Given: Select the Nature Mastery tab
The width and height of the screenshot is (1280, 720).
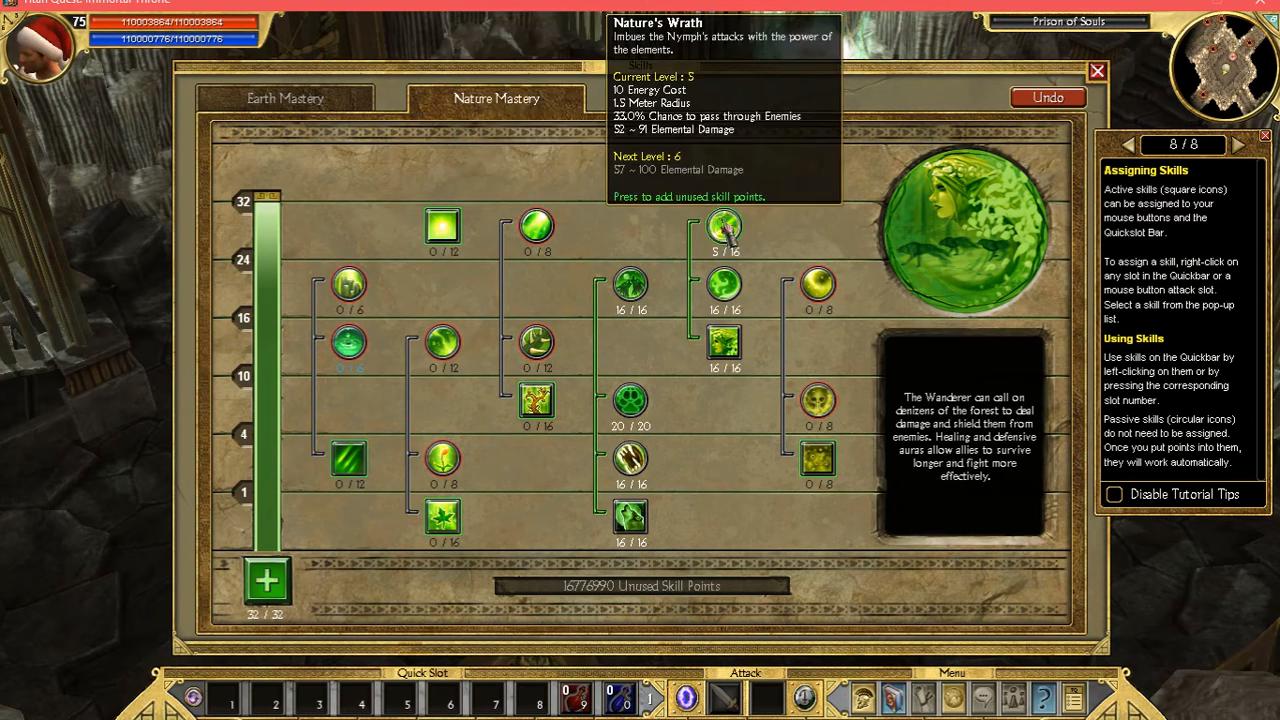Looking at the screenshot, I should click(496, 98).
